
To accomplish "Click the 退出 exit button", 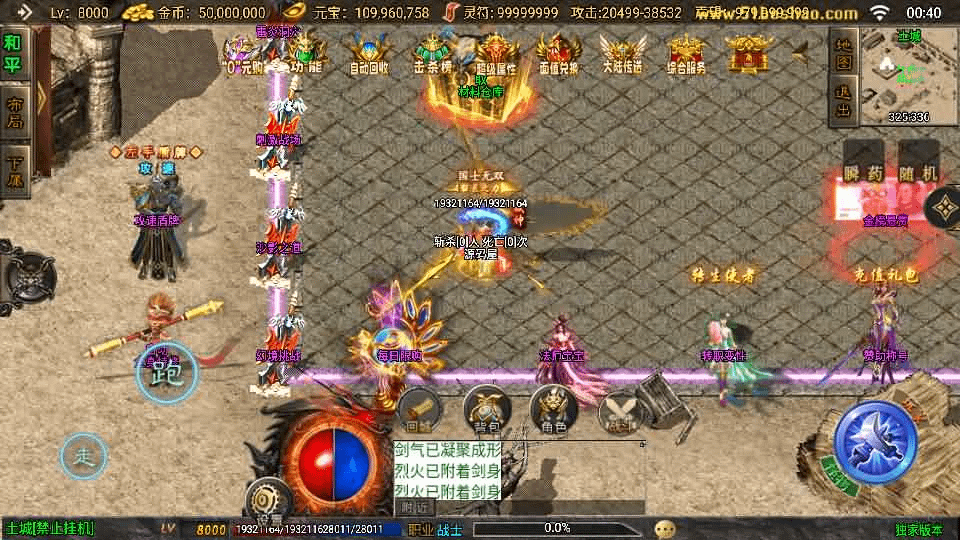I will click(843, 103).
